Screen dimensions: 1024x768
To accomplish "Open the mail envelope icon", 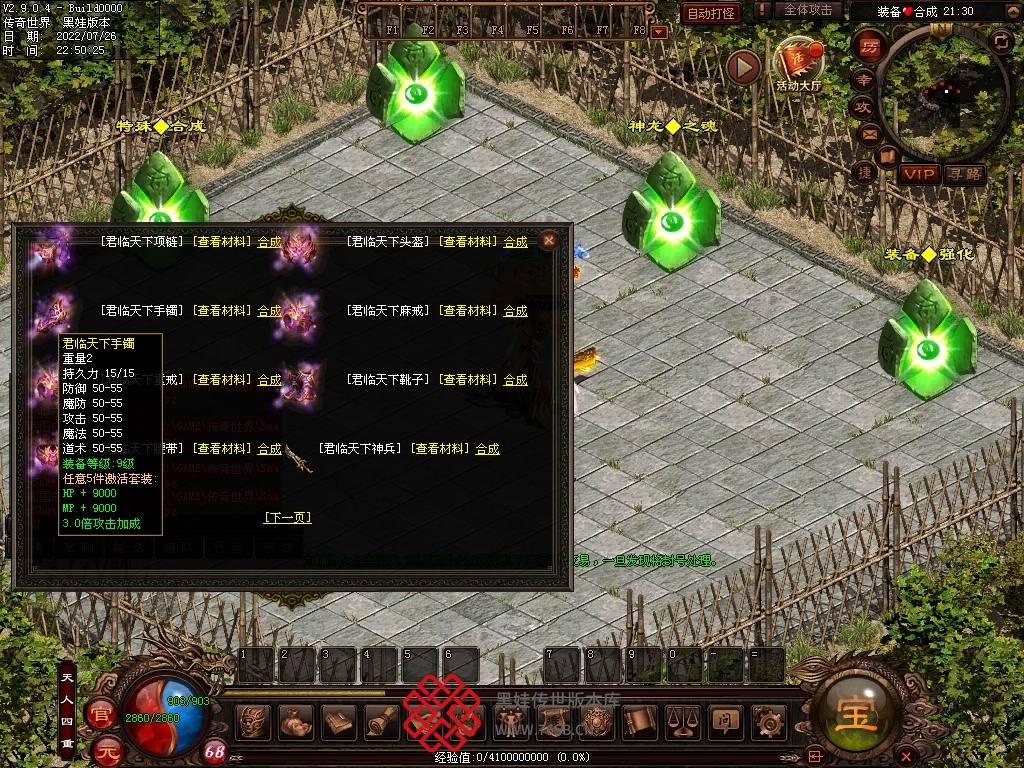I will tap(869, 133).
